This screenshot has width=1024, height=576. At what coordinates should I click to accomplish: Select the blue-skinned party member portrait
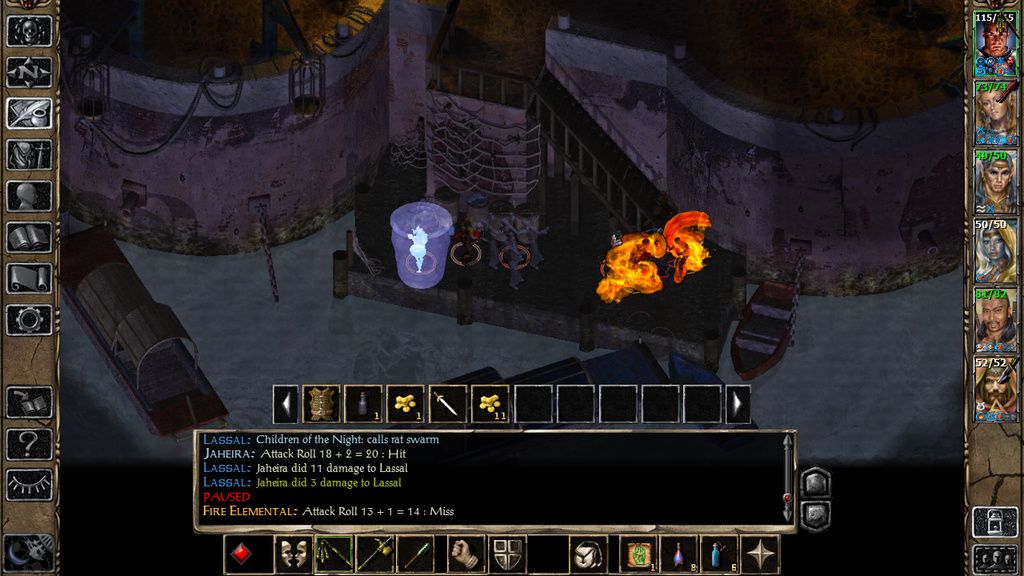pos(996,251)
